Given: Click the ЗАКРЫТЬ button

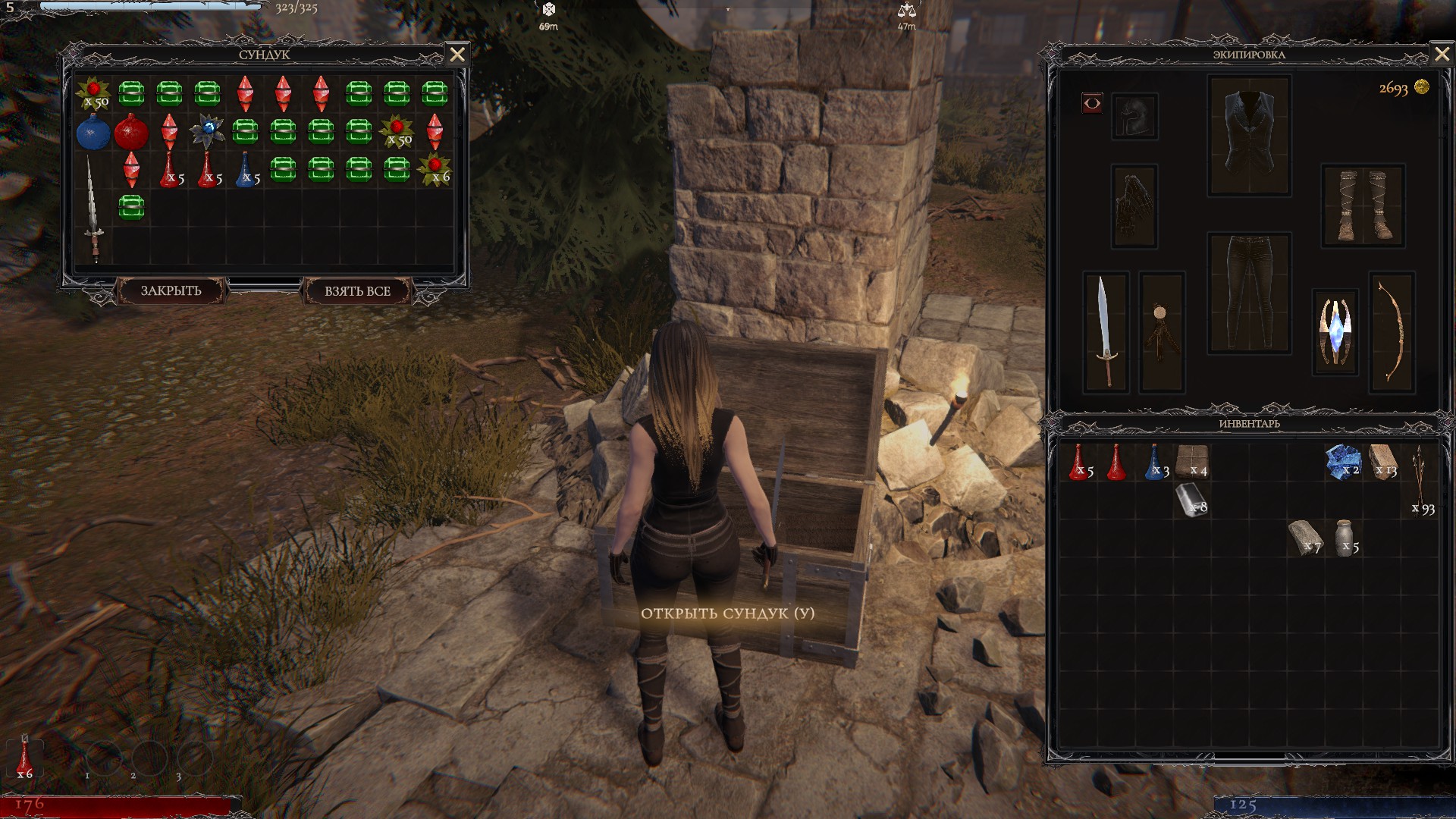Looking at the screenshot, I should [x=171, y=290].
